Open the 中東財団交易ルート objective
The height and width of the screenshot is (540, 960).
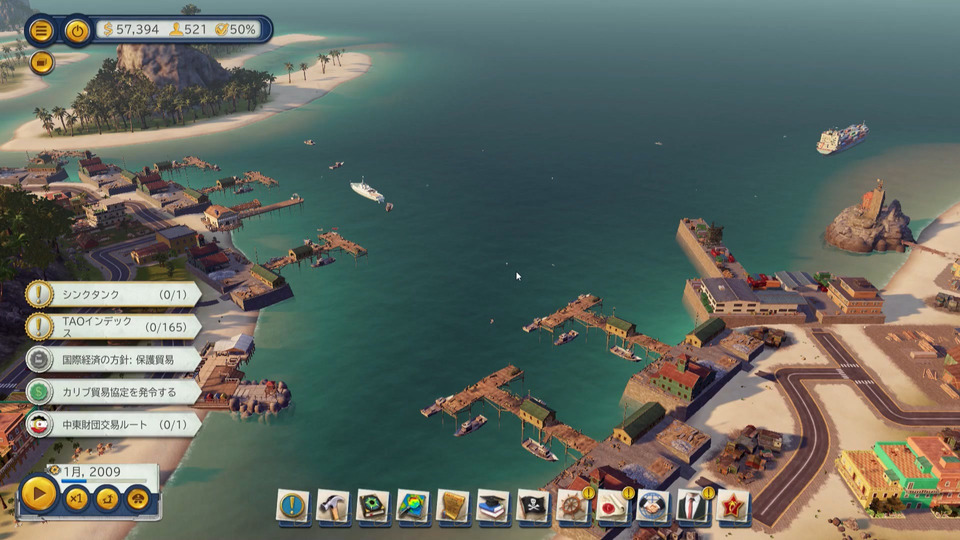point(112,424)
